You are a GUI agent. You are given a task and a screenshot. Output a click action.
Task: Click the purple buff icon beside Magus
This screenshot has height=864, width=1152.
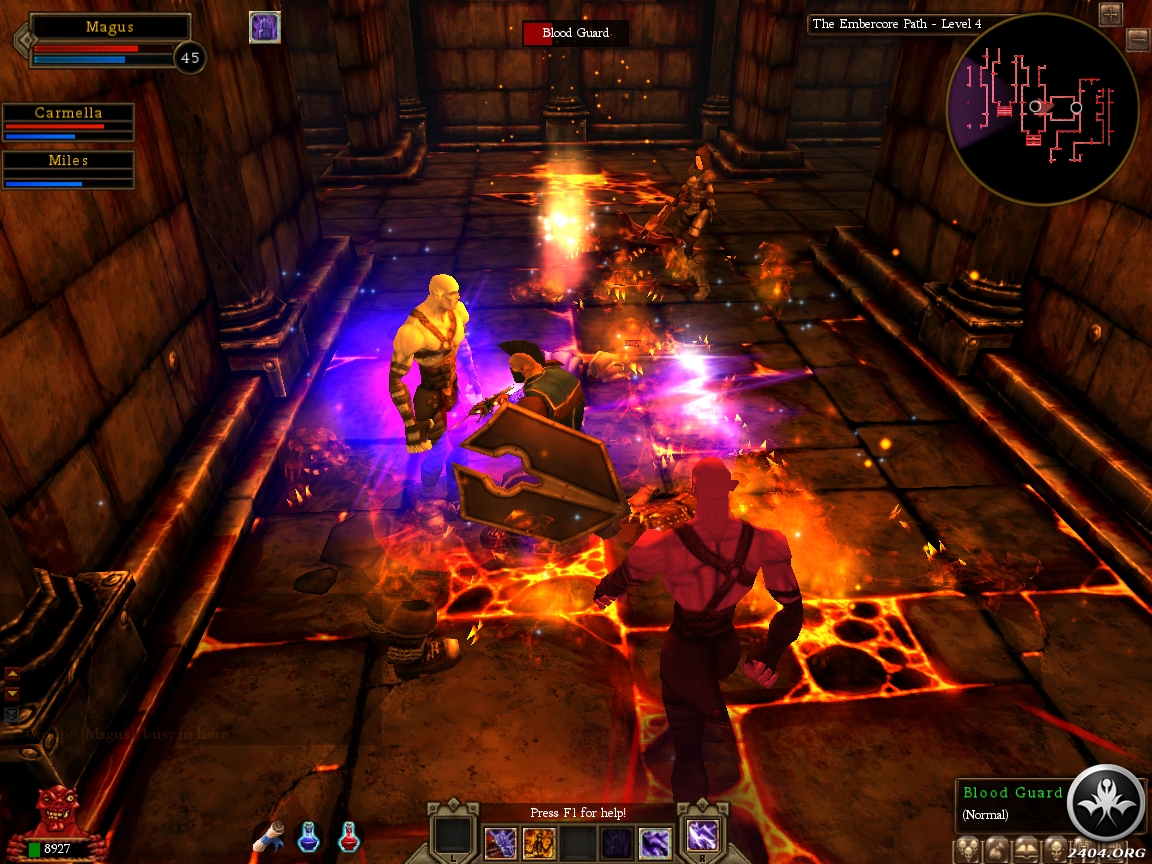coord(265,28)
